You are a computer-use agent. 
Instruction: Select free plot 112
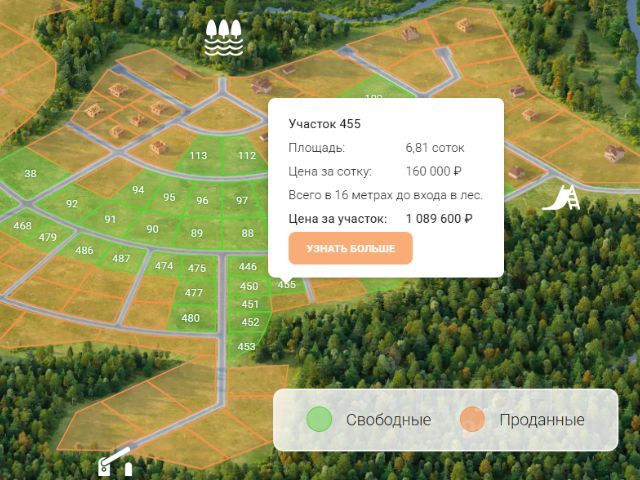[x=247, y=155]
